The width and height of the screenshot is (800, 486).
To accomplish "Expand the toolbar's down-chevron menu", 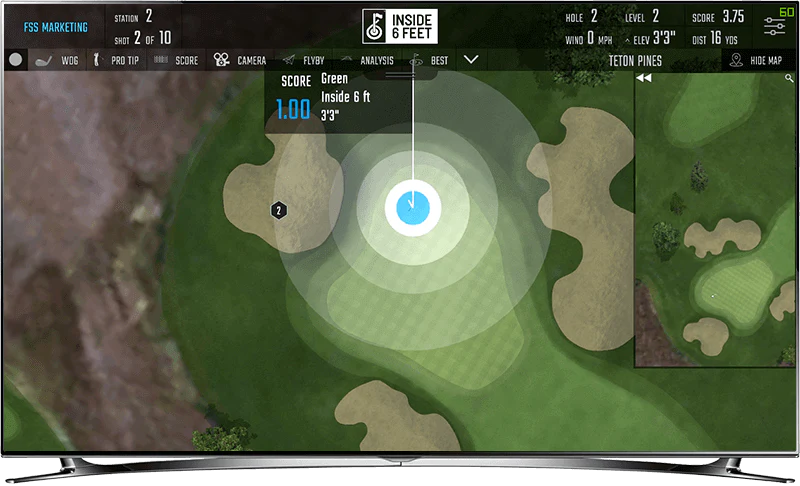I will tap(472, 60).
